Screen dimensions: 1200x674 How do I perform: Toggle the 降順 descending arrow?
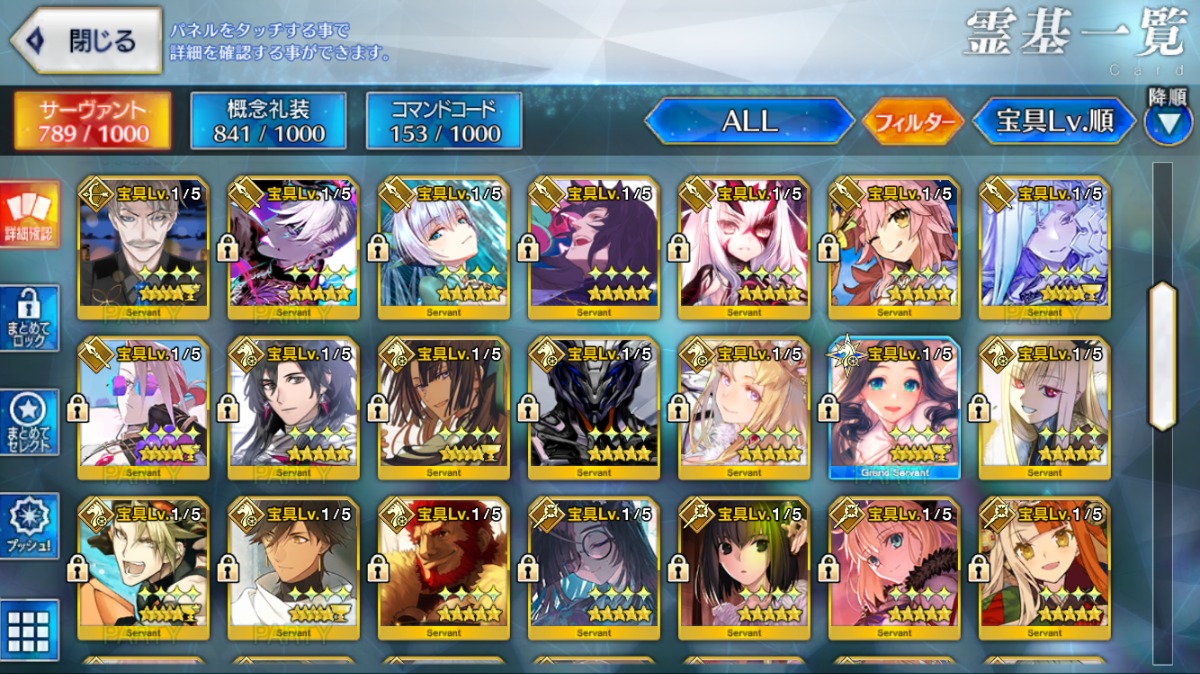1167,123
